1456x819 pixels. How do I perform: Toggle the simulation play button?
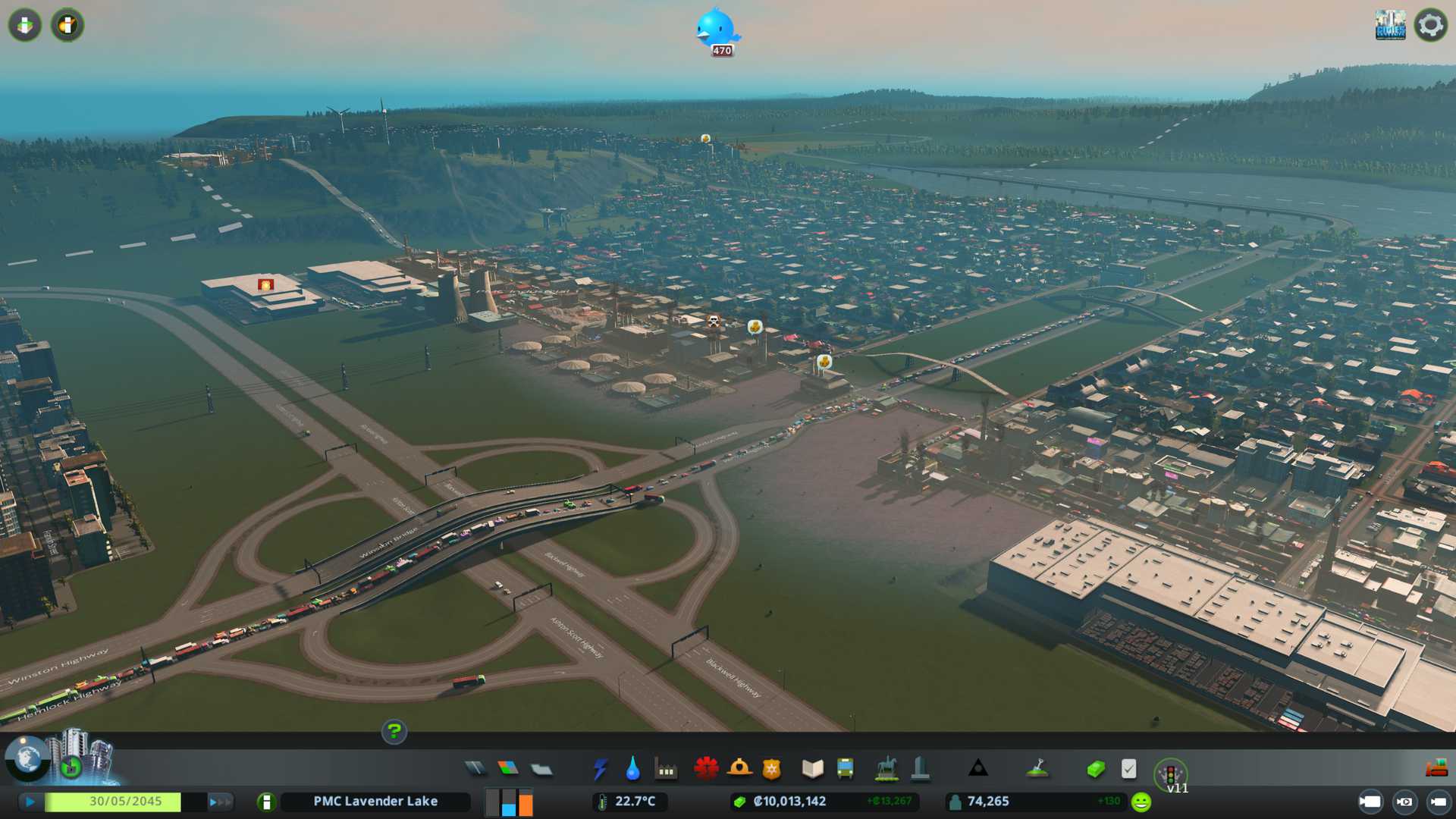tap(30, 802)
